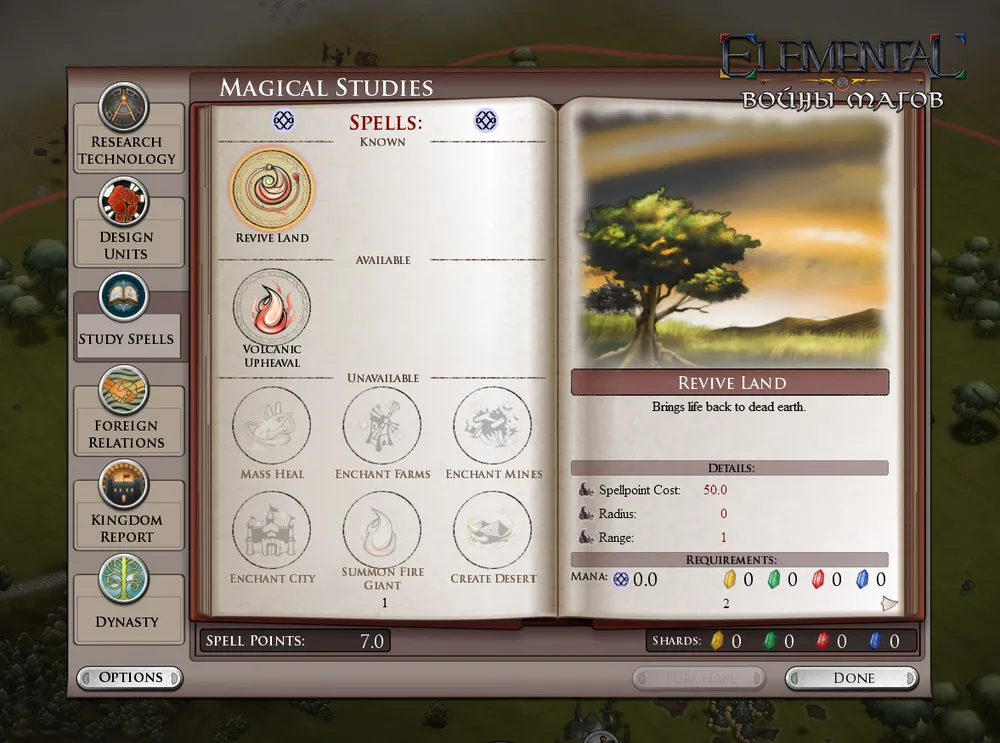
Task: Open Foreign Relations
Action: tap(126, 416)
